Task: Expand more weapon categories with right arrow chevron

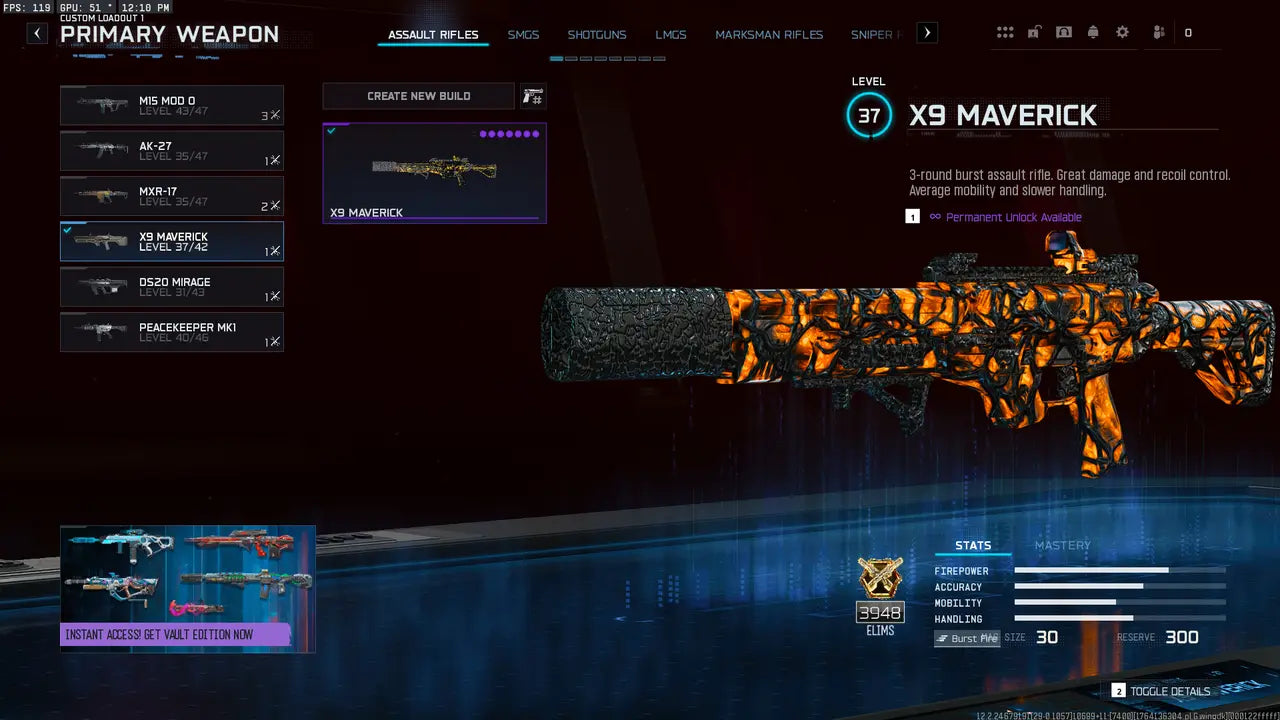Action: tap(926, 32)
